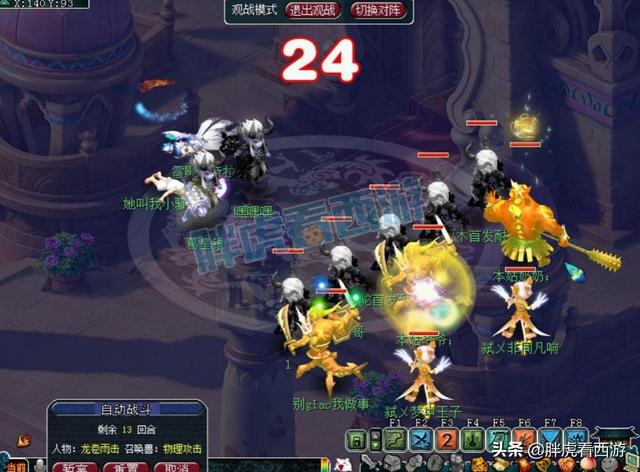Use the F3 orange number 2 slot

447,440
